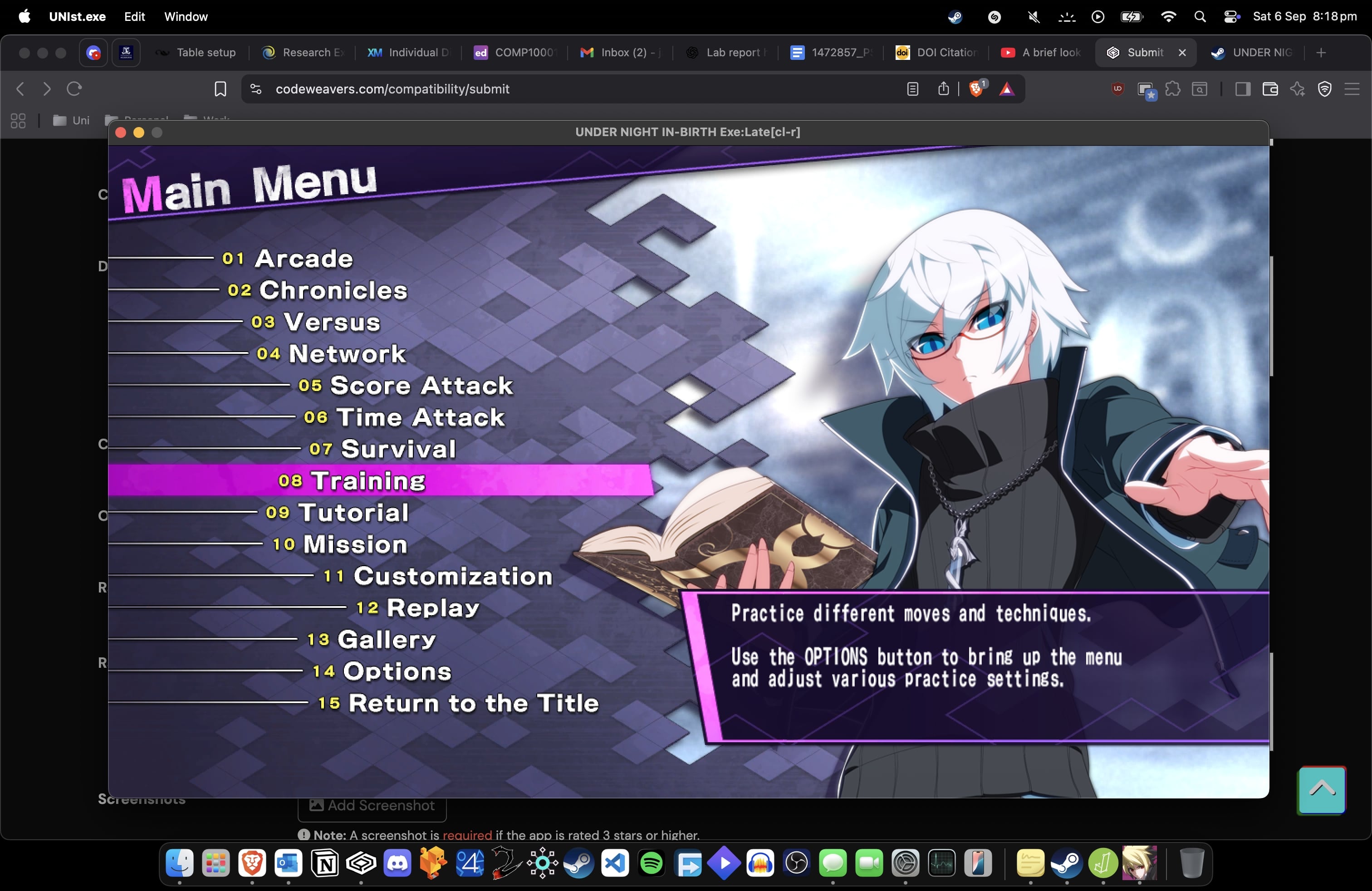Open Brave Rewards triangle icon
Image resolution: width=1372 pixels, height=891 pixels.
pos(1007,89)
